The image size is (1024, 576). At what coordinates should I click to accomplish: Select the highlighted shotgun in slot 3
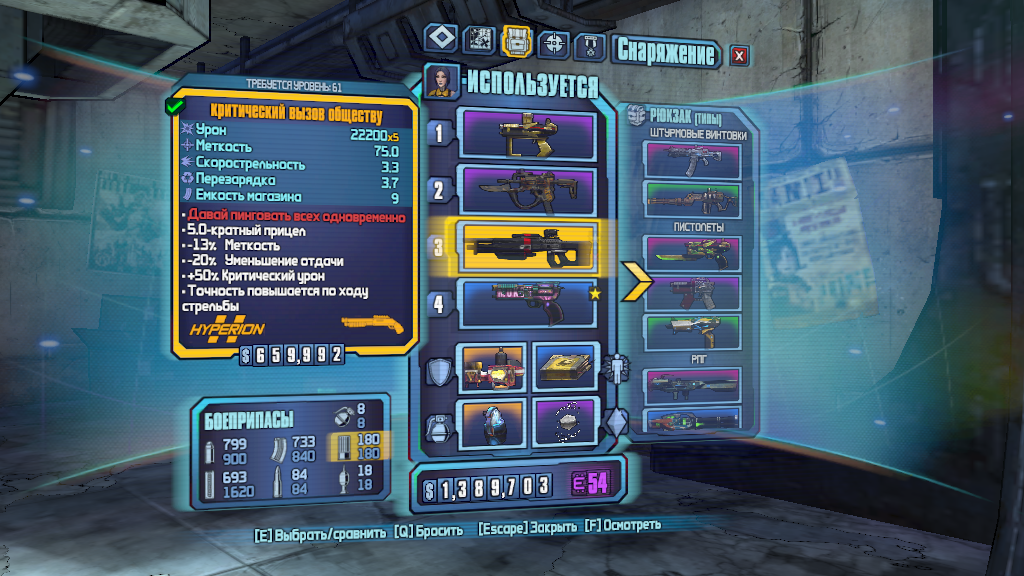click(526, 247)
